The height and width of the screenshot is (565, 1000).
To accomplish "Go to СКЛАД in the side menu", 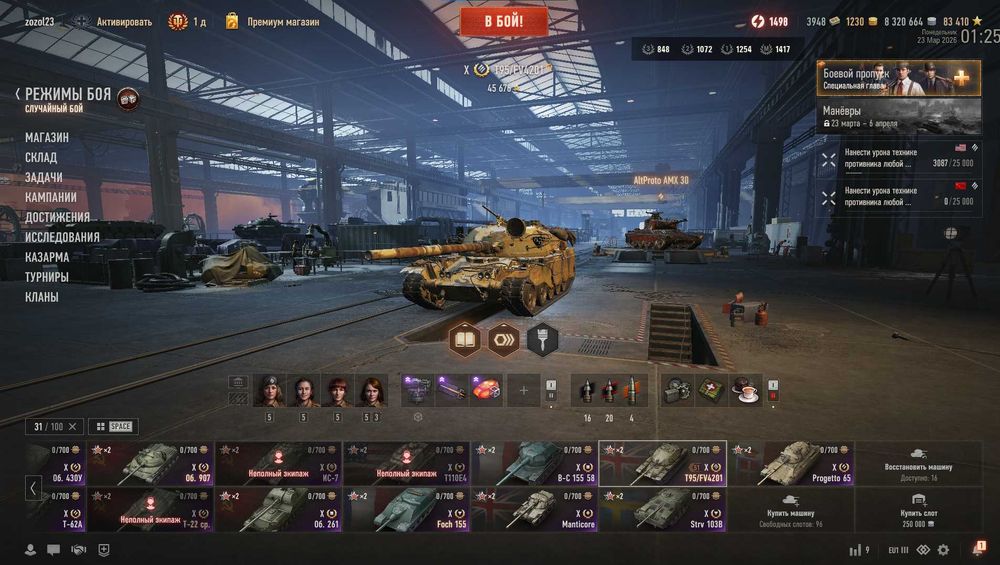I will (x=41, y=157).
